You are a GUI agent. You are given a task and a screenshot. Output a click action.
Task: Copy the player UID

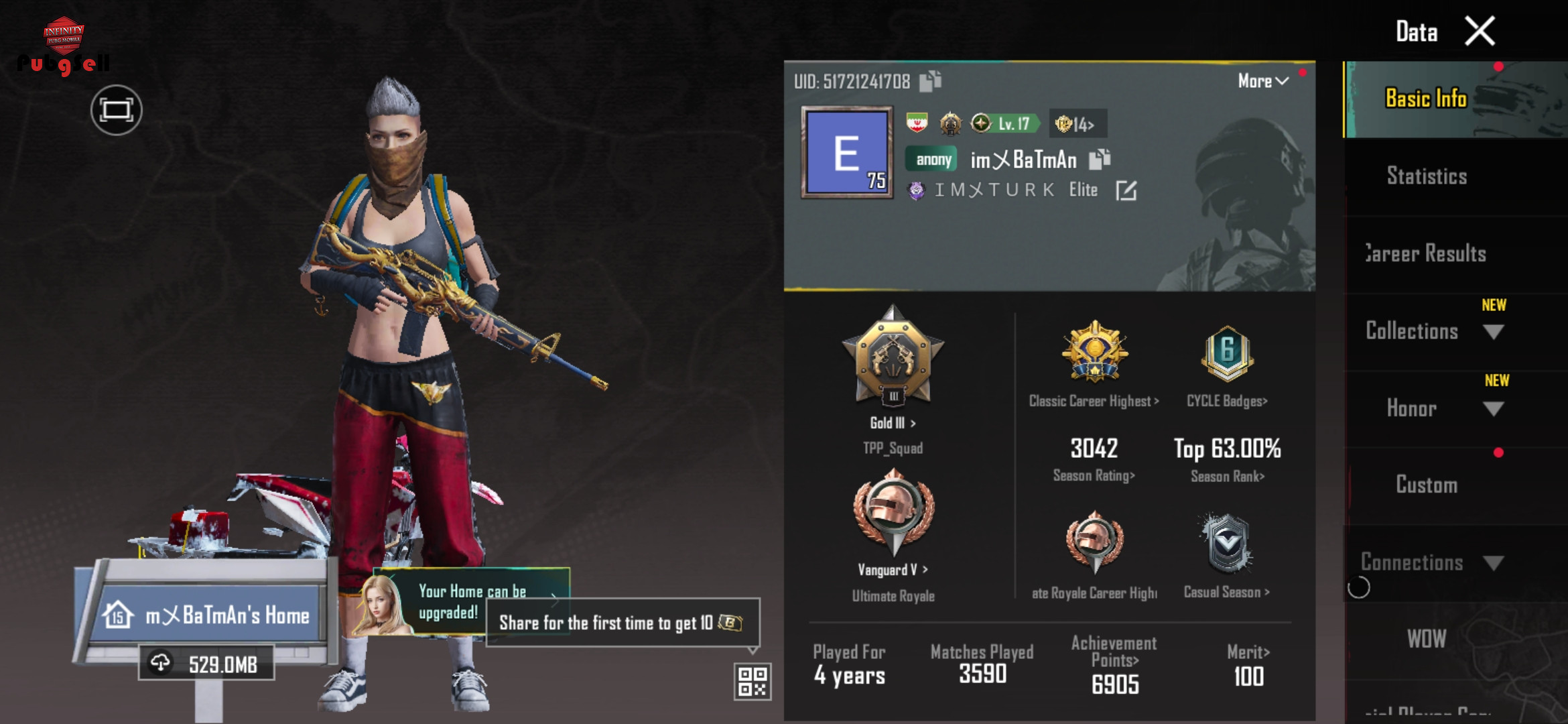pyautogui.click(x=930, y=81)
